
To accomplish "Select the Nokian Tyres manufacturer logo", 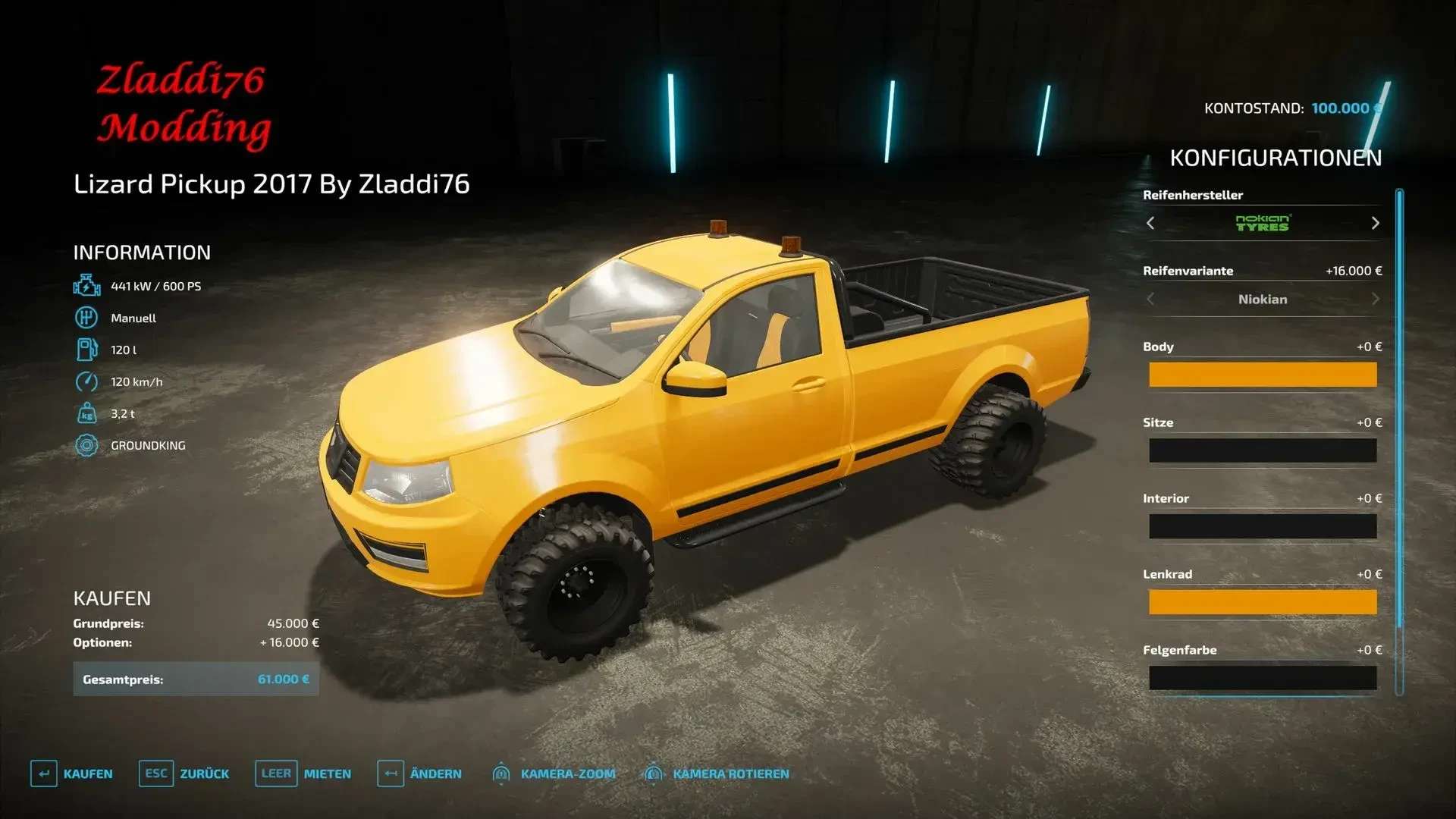I will 1262,223.
